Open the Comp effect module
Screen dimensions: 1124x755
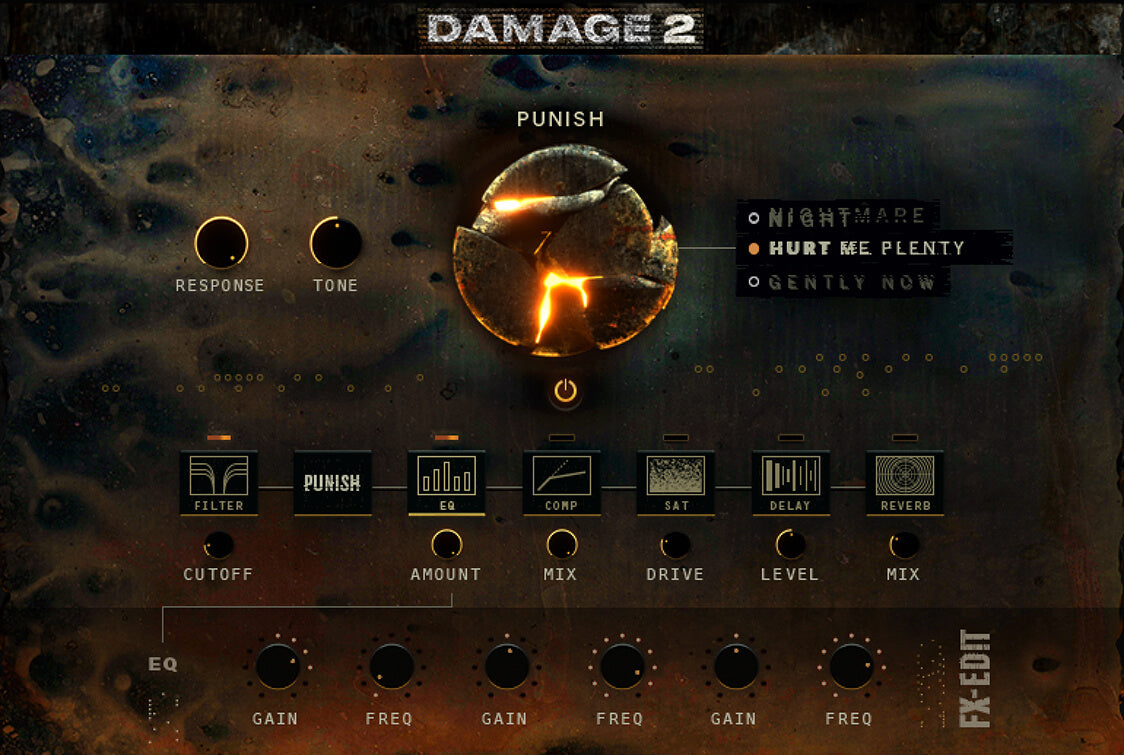pos(561,482)
